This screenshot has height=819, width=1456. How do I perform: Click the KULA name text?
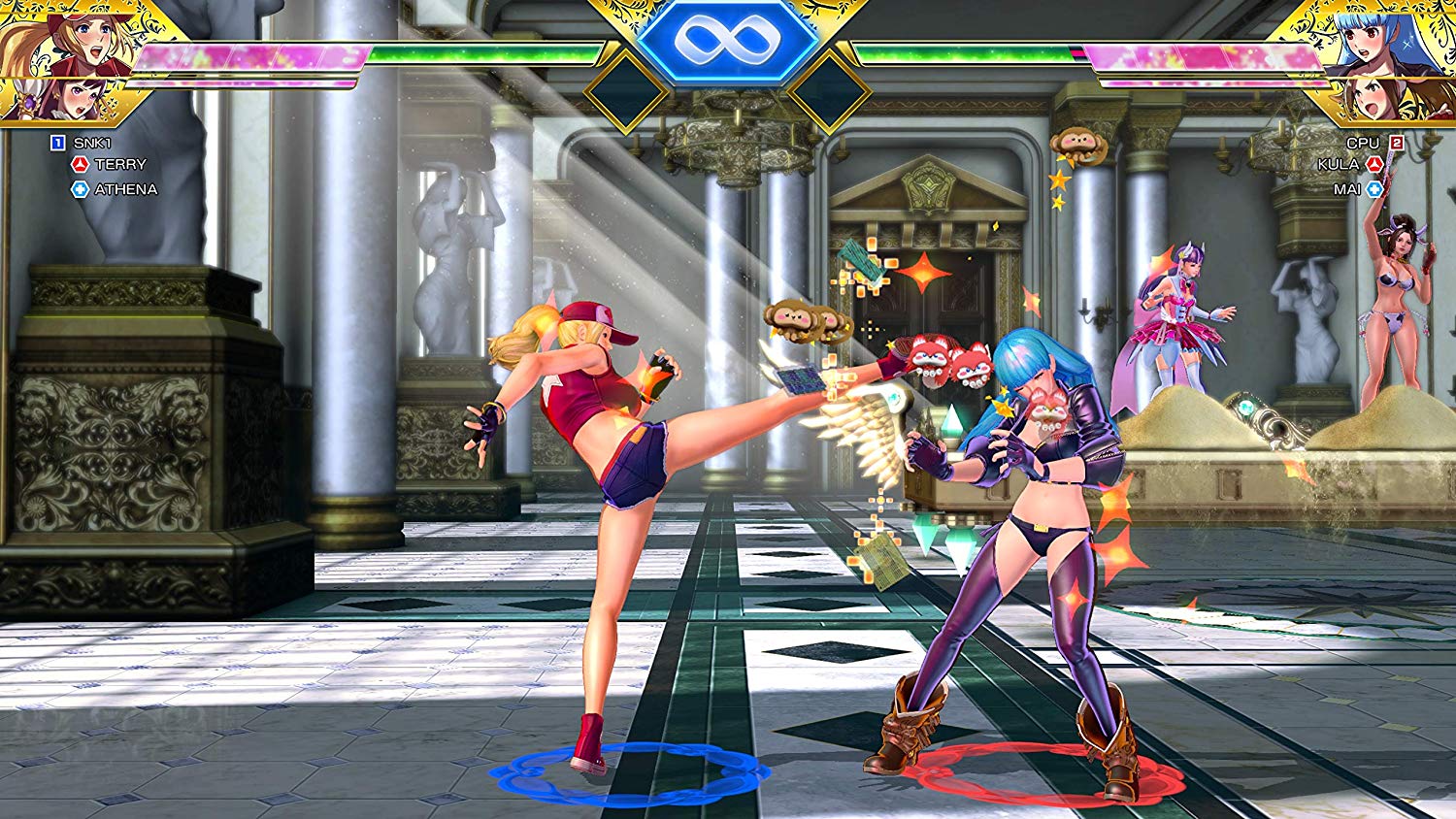click(x=1340, y=165)
